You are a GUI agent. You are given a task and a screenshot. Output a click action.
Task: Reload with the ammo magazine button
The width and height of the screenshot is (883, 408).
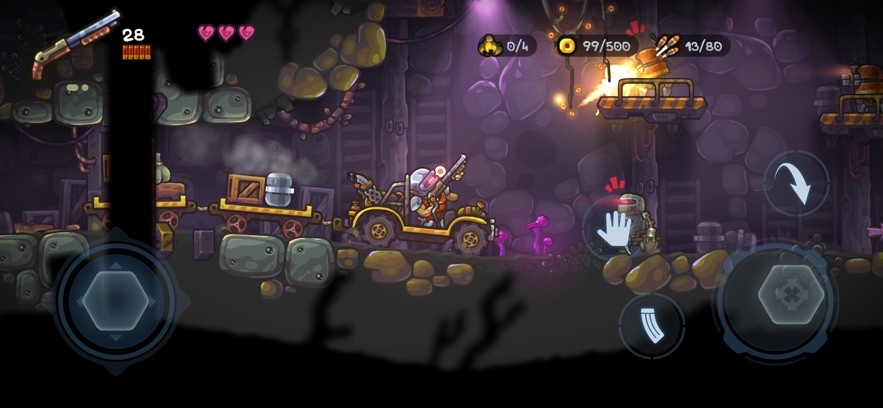(x=652, y=325)
